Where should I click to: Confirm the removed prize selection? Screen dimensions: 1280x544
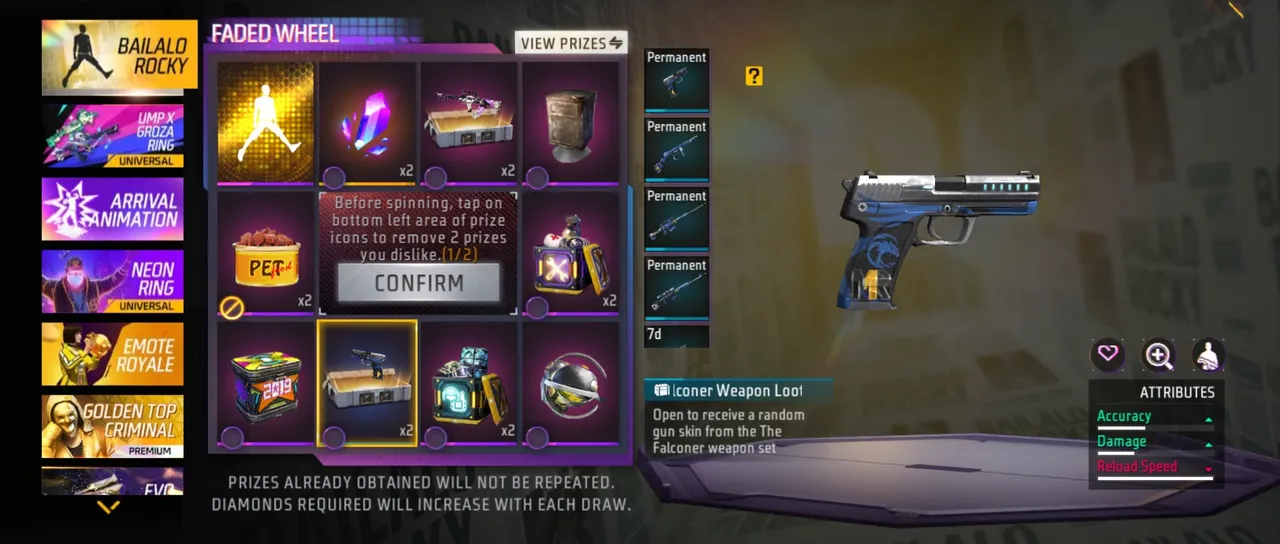click(419, 283)
